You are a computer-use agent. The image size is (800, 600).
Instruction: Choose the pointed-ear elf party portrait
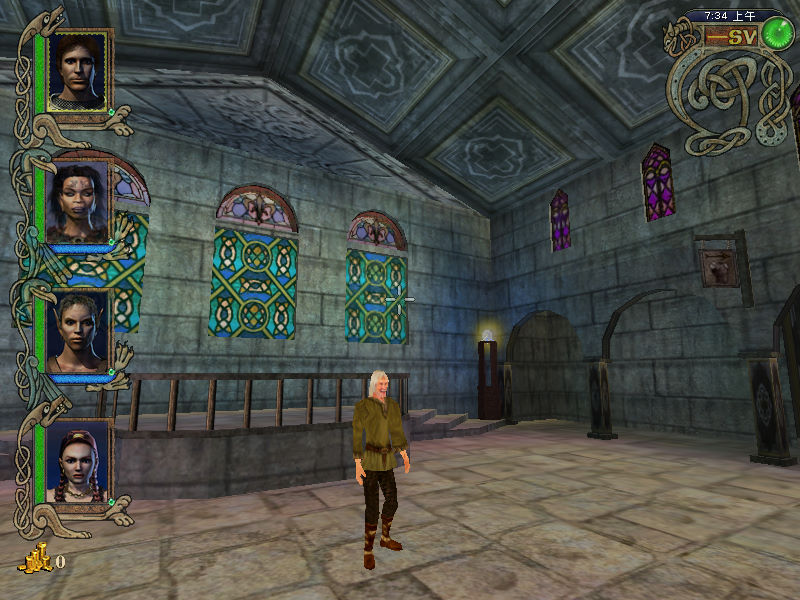point(77,331)
